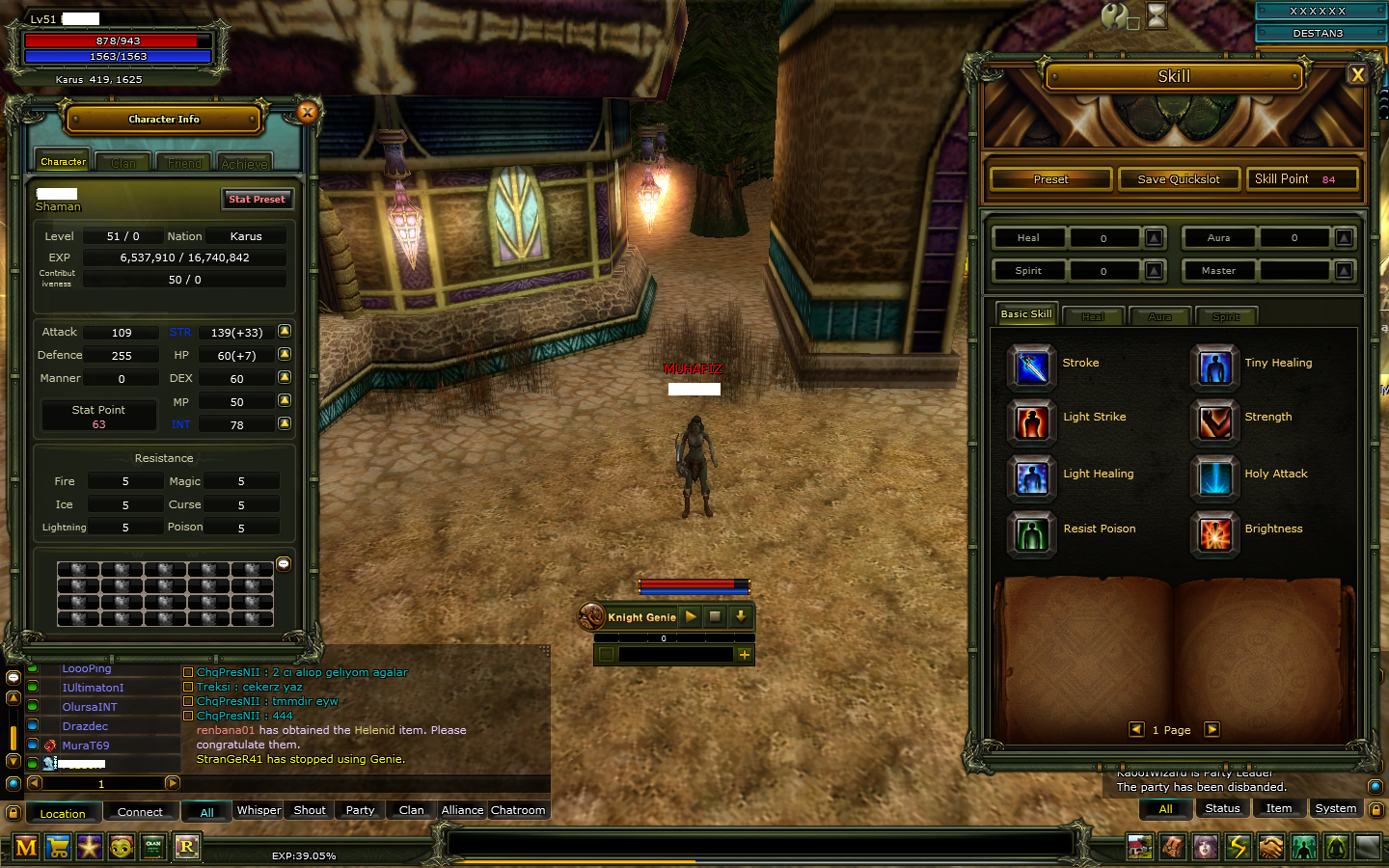The width and height of the screenshot is (1389, 868).
Task: Switch to the Heal skill tab
Action: (1093, 316)
